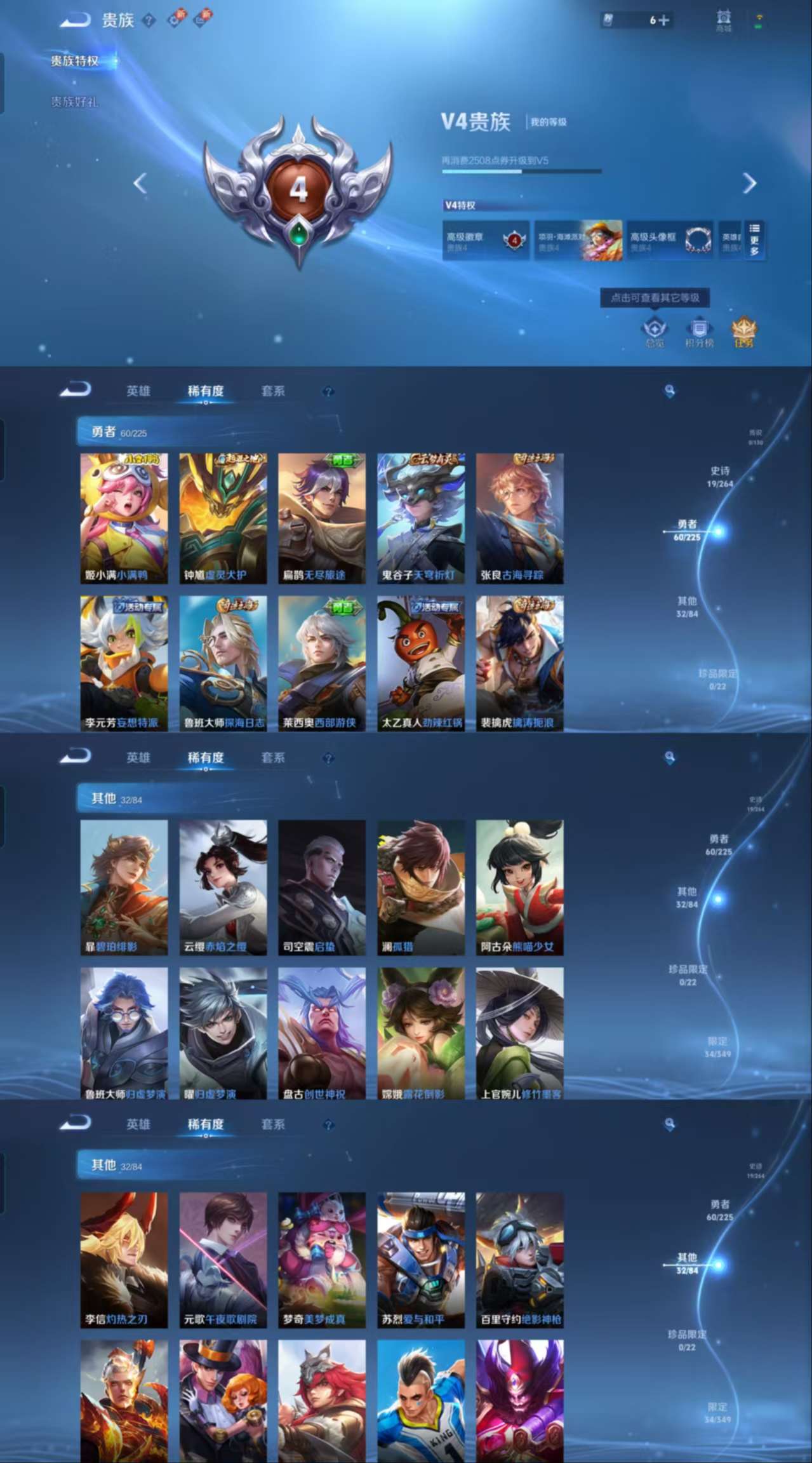Add currency with the plus button

663,20
